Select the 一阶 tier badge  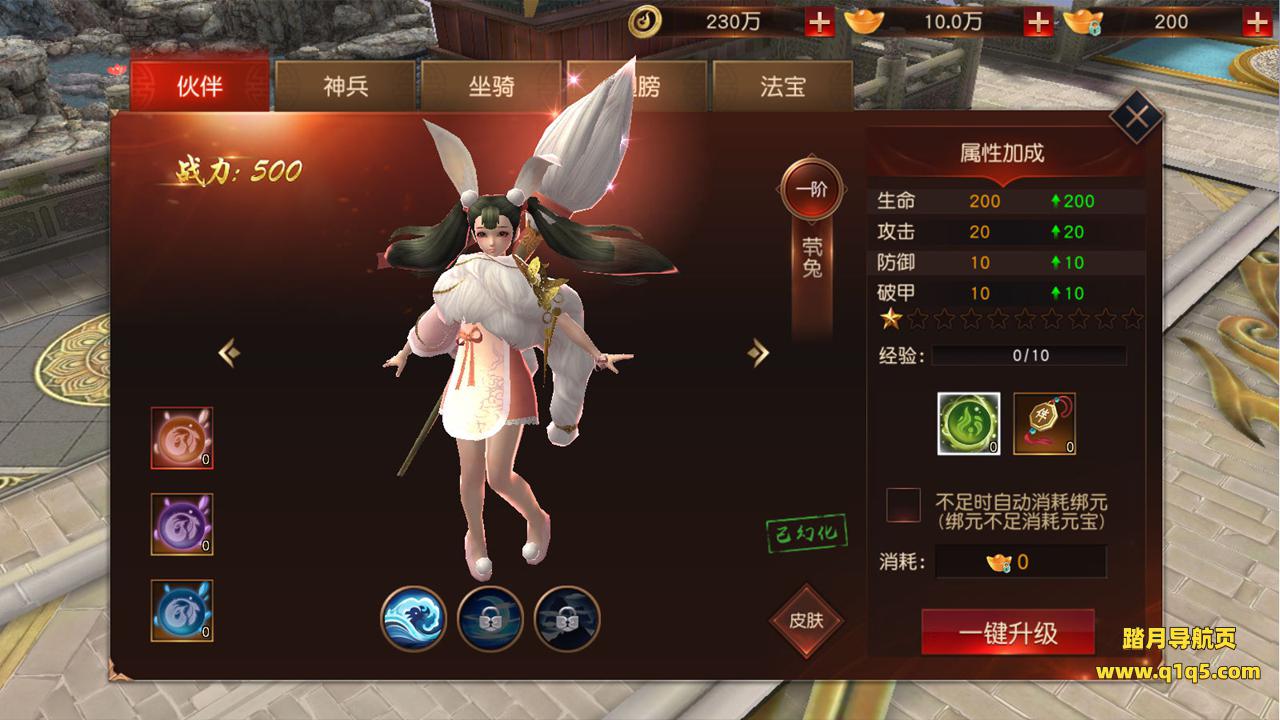(x=811, y=189)
